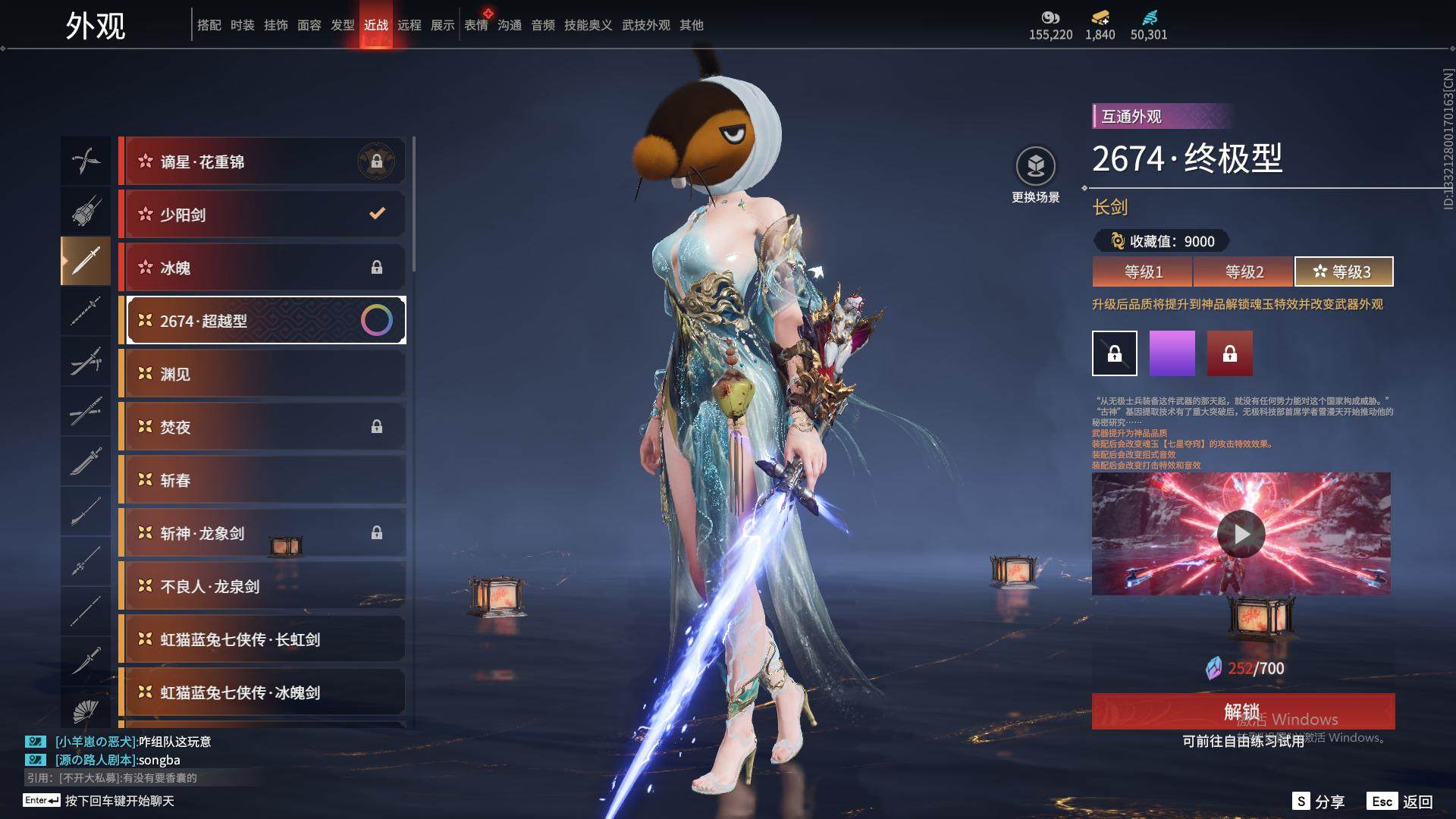Pick the locked red color swatch
The width and height of the screenshot is (1456, 819).
1229,353
